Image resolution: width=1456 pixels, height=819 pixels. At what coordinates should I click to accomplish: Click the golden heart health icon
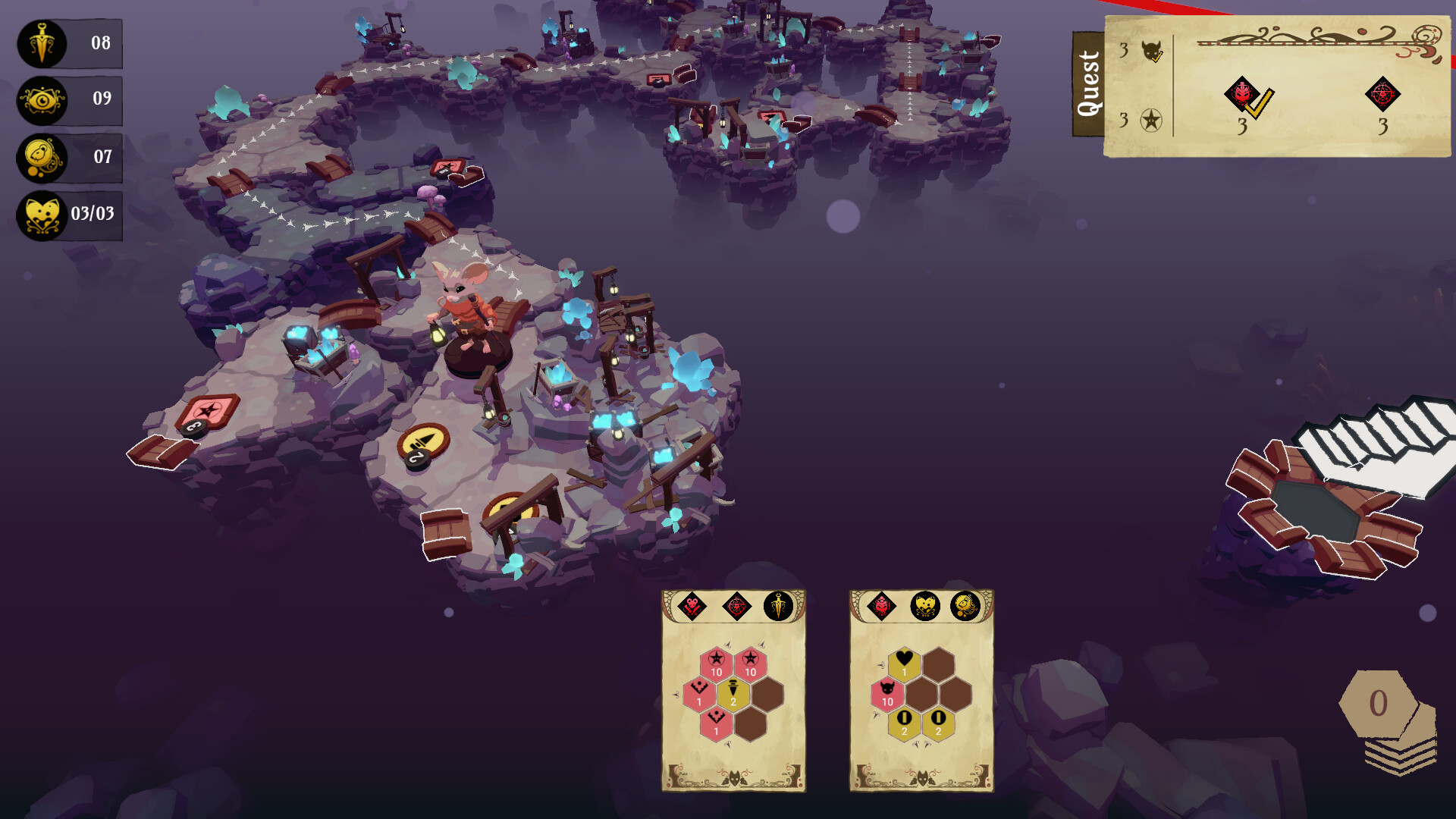pyautogui.click(x=42, y=215)
